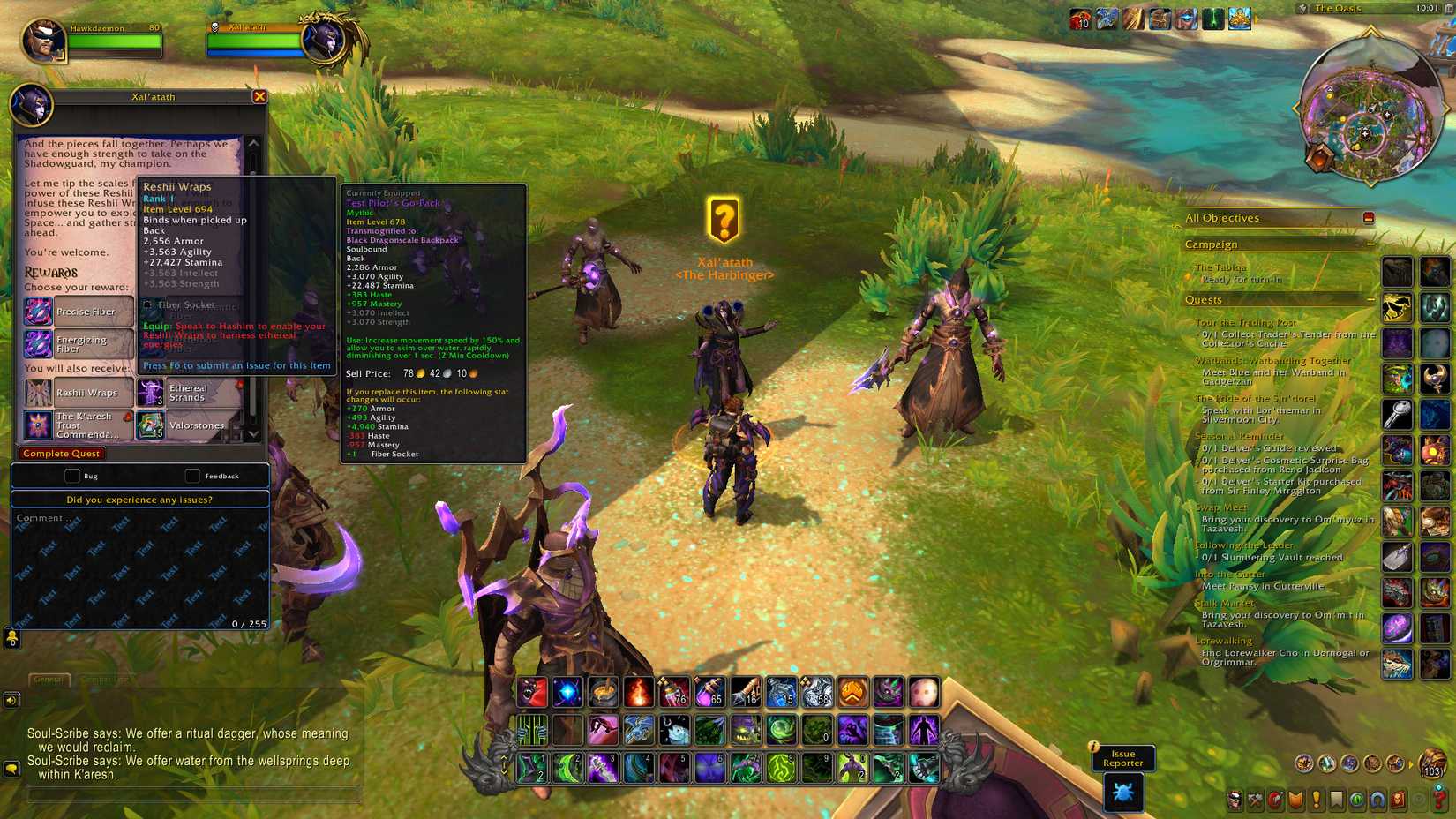Click the first buff icon near the minimap
This screenshot has width=1456, height=819.
click(x=1078, y=19)
